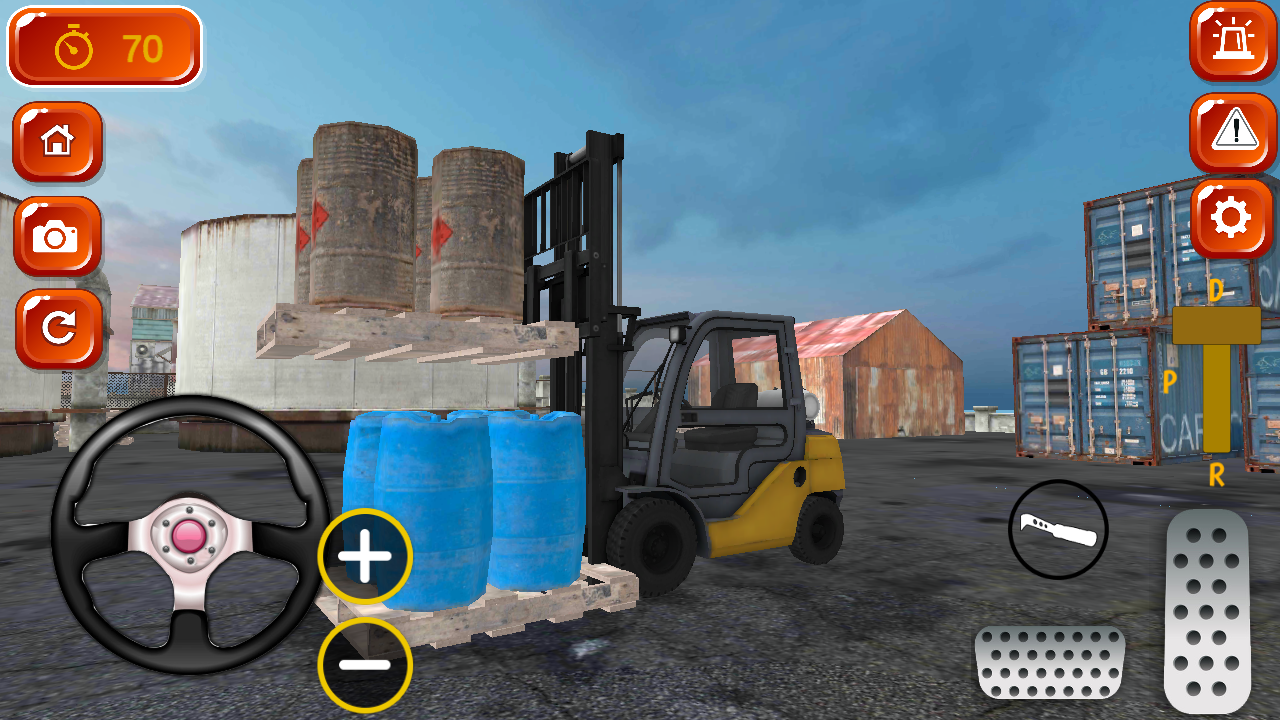Viewport: 1280px width, 720px height.
Task: Lower the forks with the minus icon
Action: pos(364,662)
